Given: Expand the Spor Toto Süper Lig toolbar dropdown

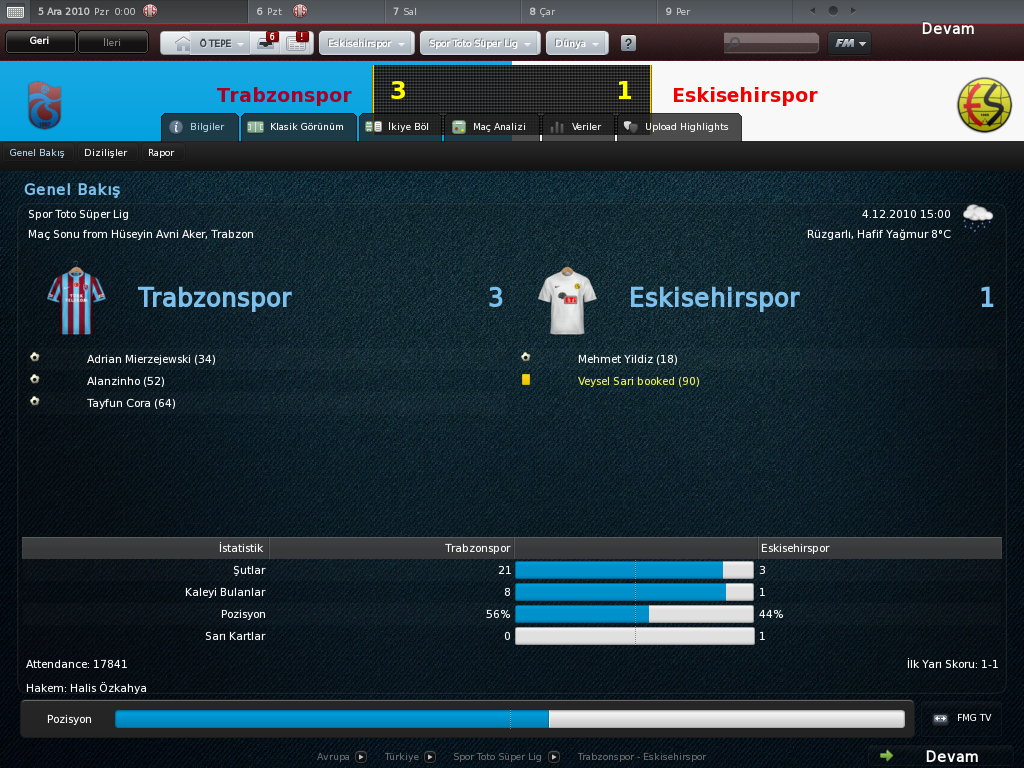Looking at the screenshot, I should coord(482,44).
